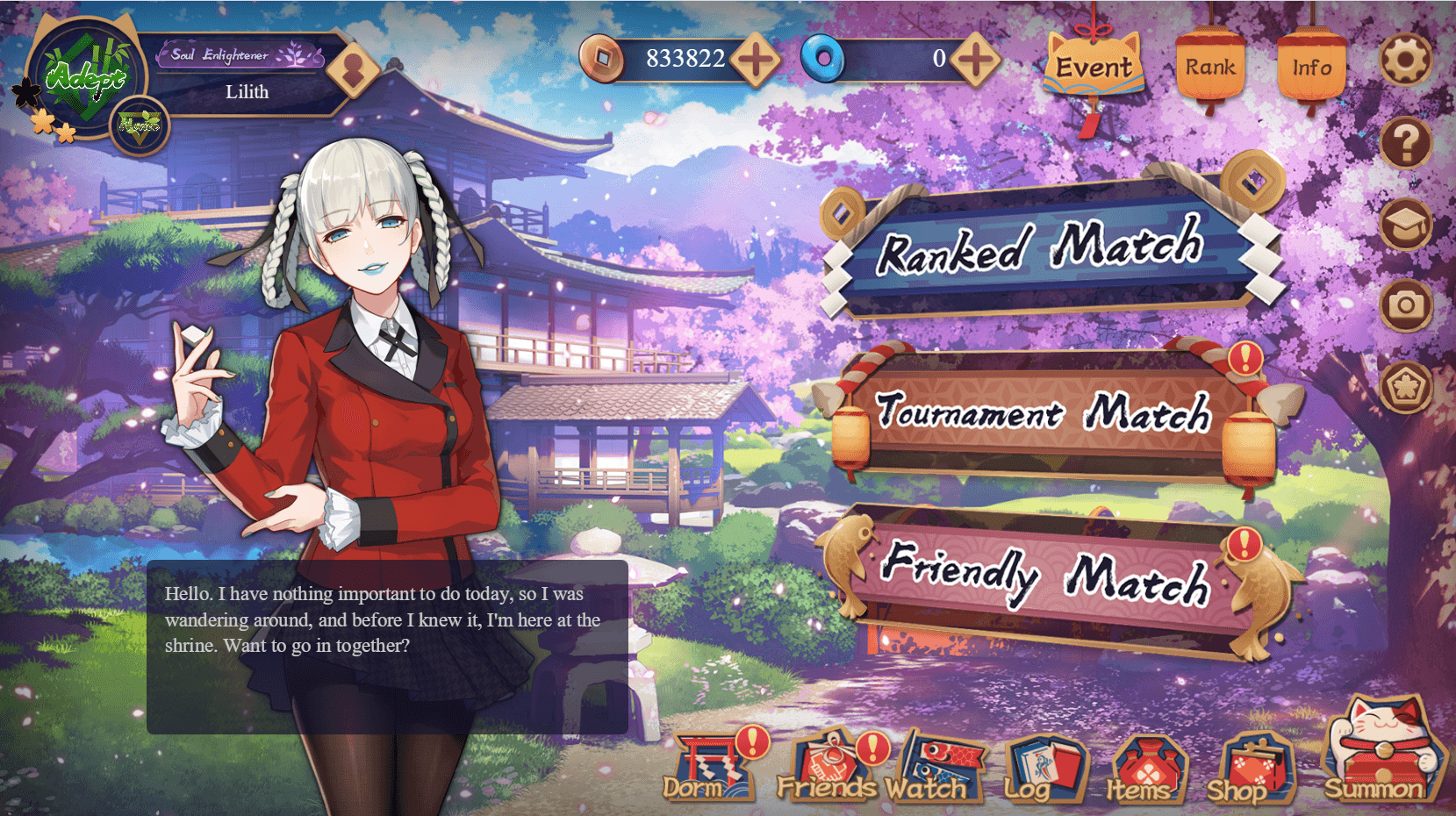Open the Info lantern tab

coord(1313,63)
